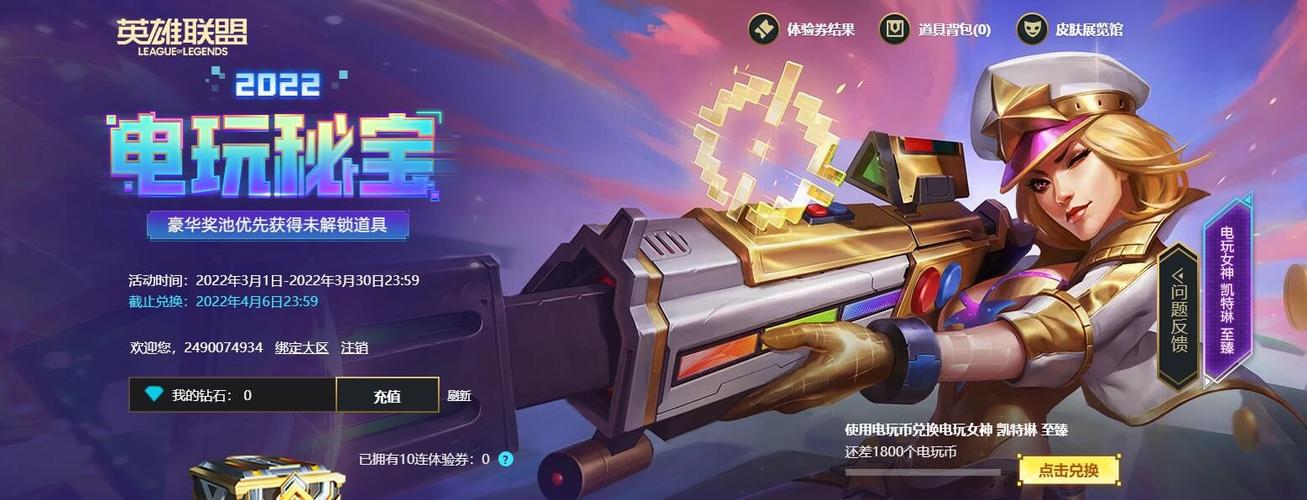
Task: Open the 问题反馈 feedback tab
Action: pos(1178,313)
